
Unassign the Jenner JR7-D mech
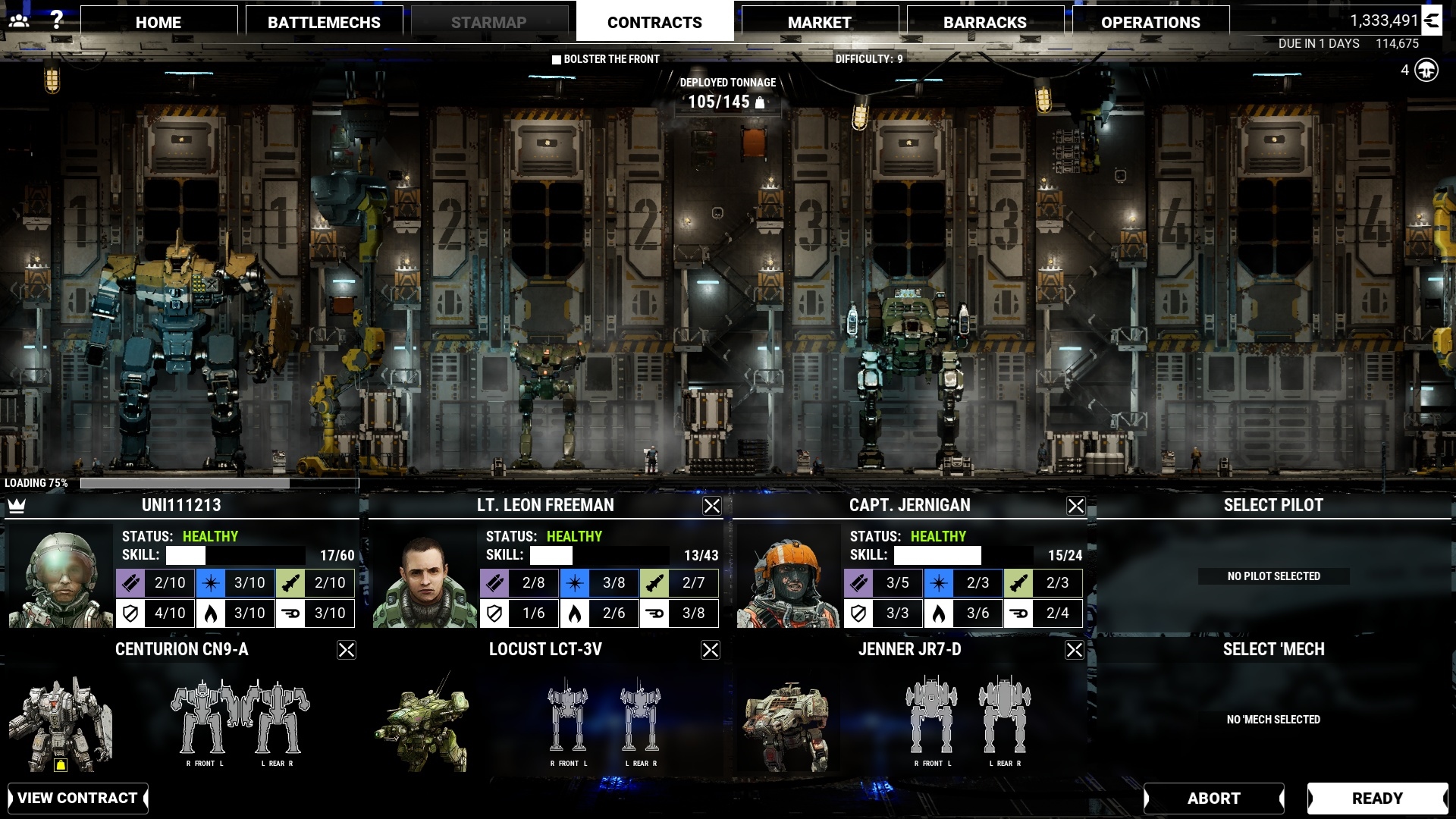1075,650
